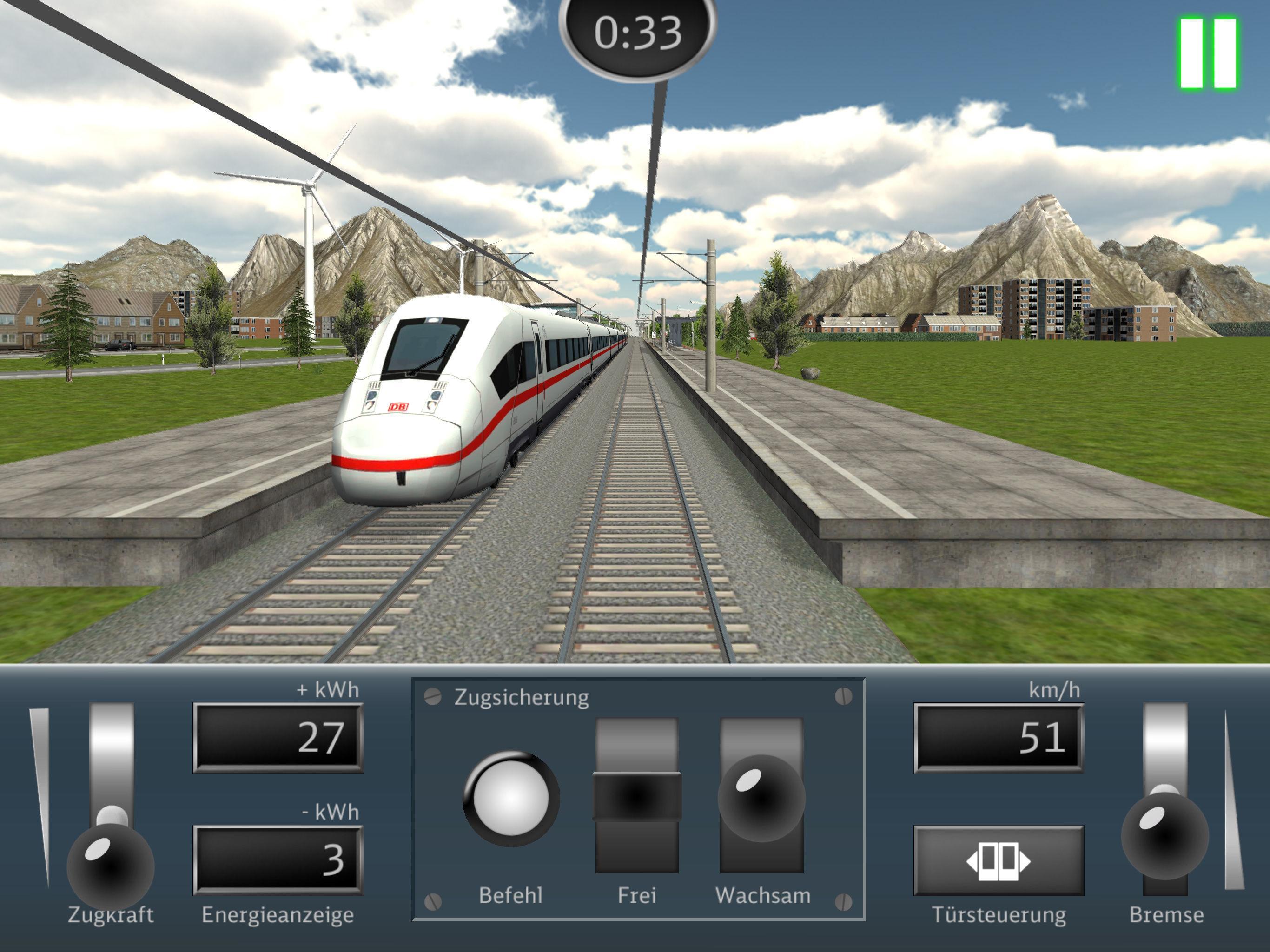Viewport: 1270px width, 952px height.
Task: Toggle the Befehl control on
Action: [510, 797]
